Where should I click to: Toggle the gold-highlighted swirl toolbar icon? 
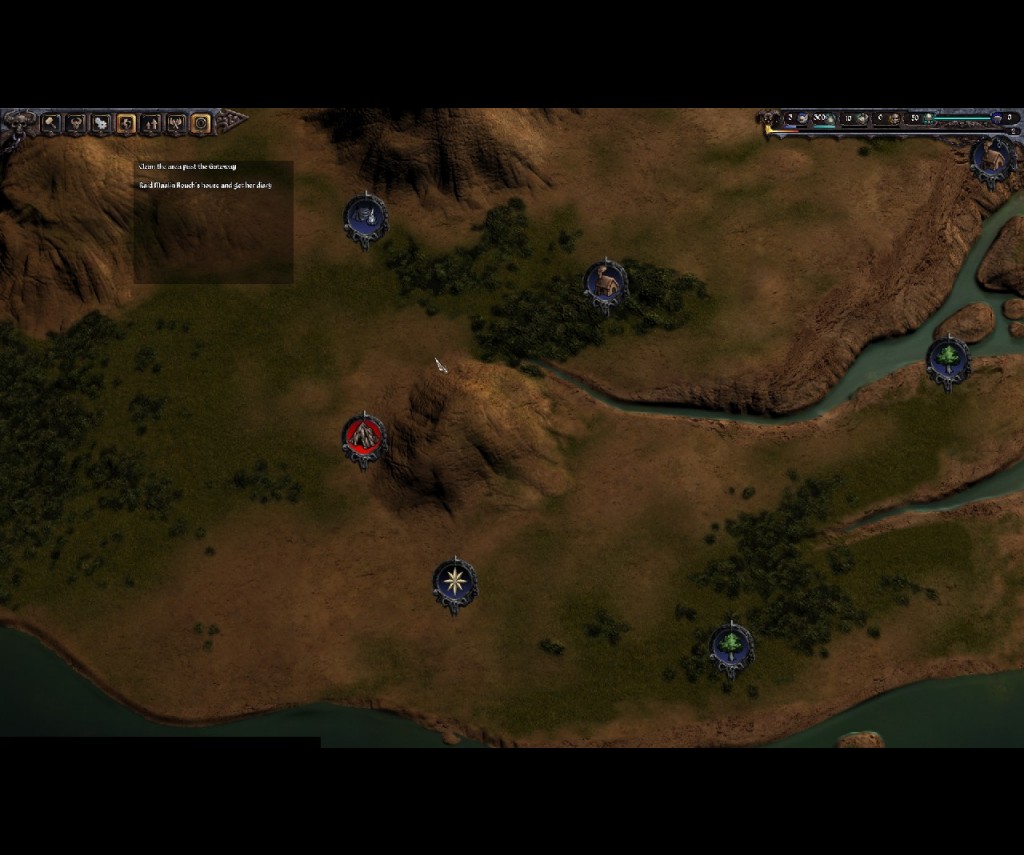tap(126, 123)
